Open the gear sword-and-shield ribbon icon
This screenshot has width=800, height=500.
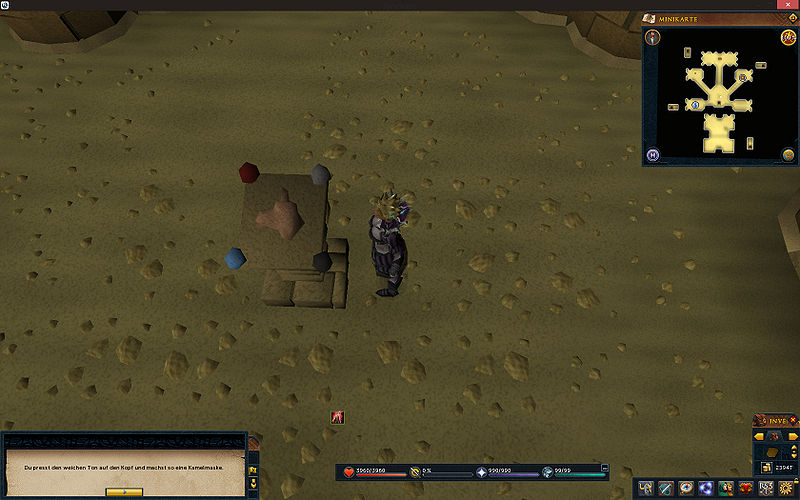point(667,488)
